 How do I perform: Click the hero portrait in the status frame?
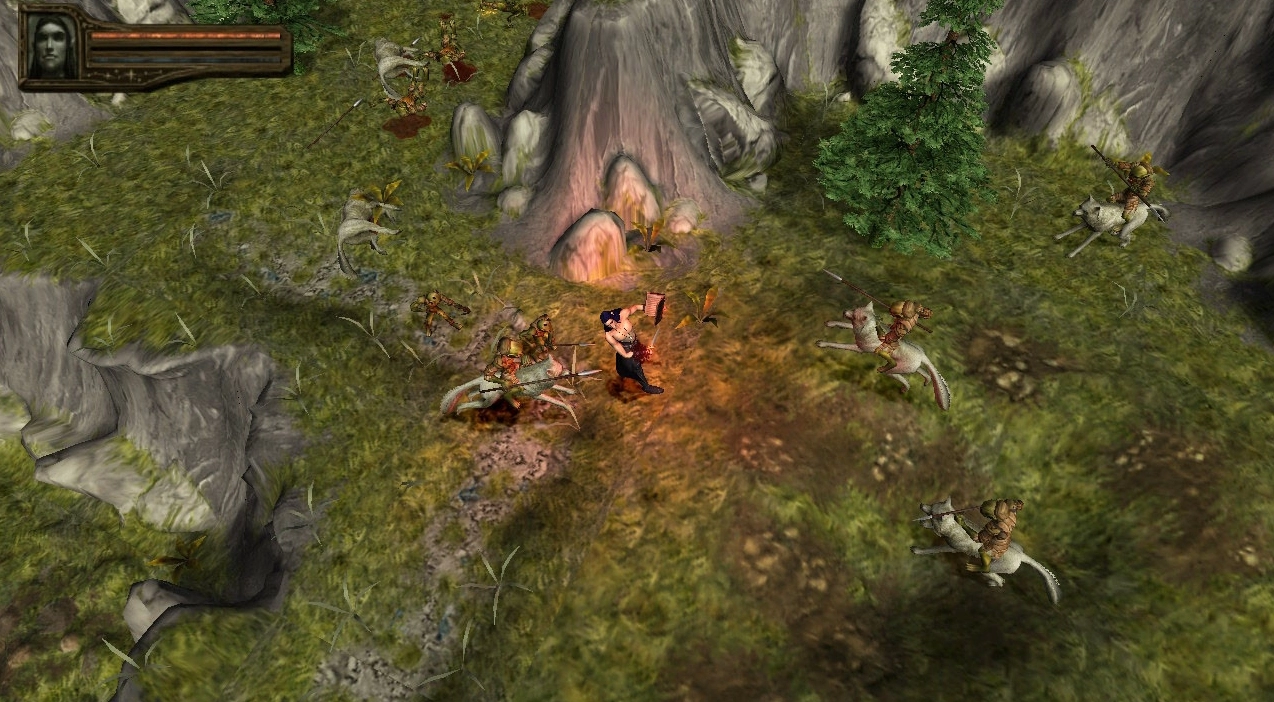tap(50, 46)
